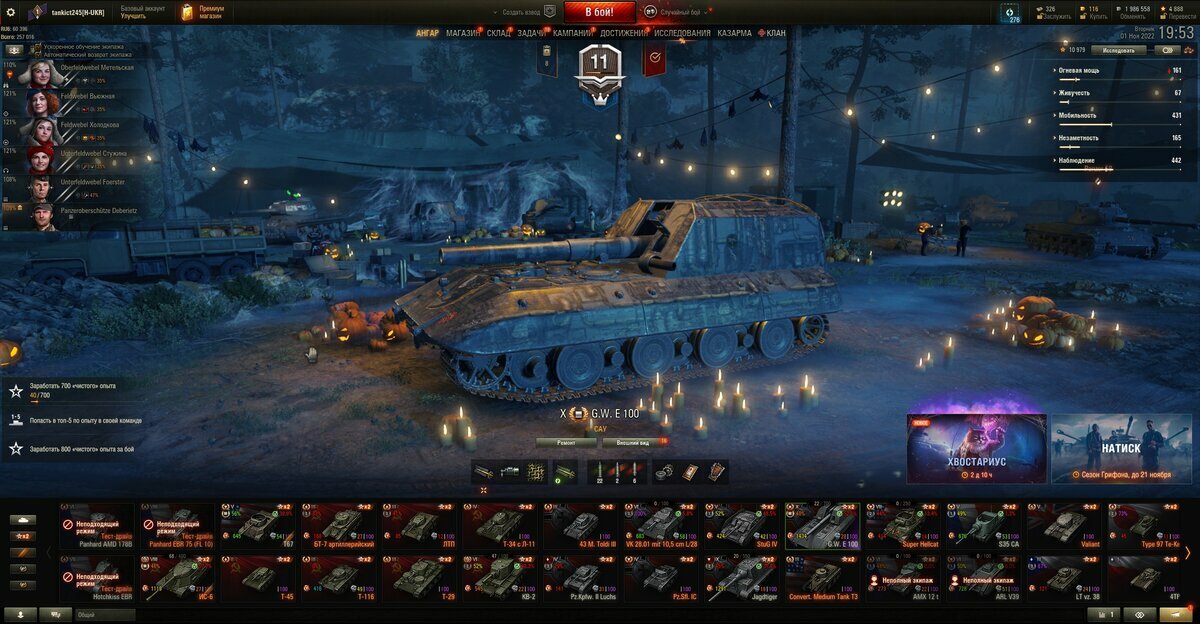The image size is (1200, 624).
Task: Open the «Клан» tab
Action: [x=772, y=33]
